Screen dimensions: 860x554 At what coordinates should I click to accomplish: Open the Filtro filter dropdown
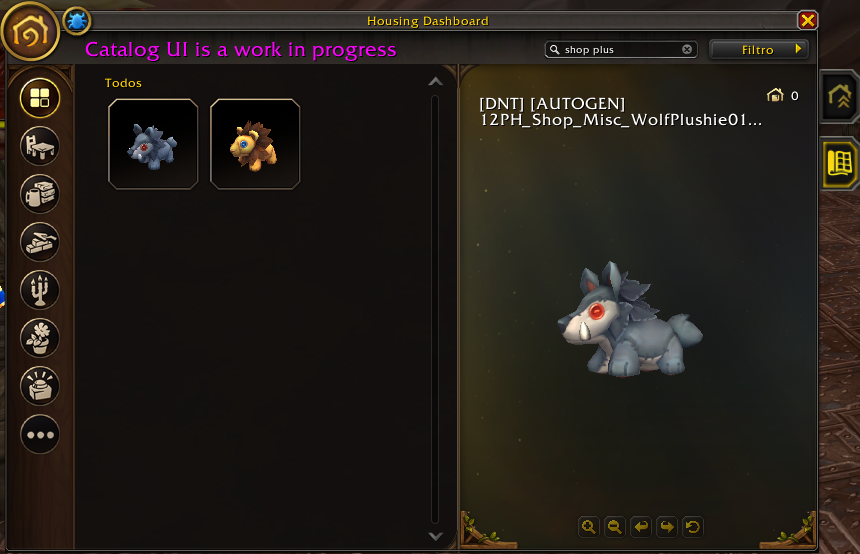(759, 49)
